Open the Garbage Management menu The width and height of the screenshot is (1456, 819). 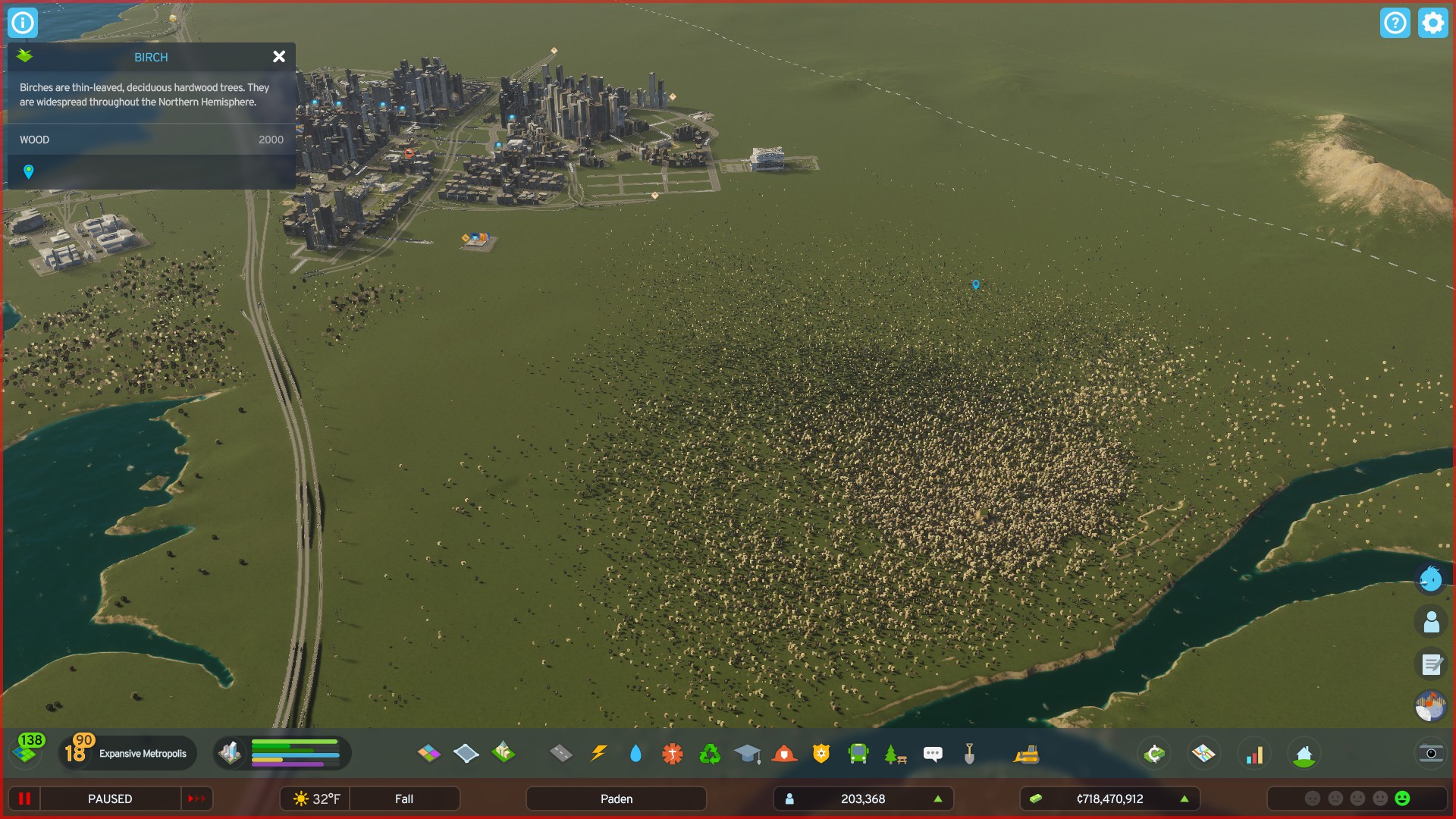[x=711, y=753]
